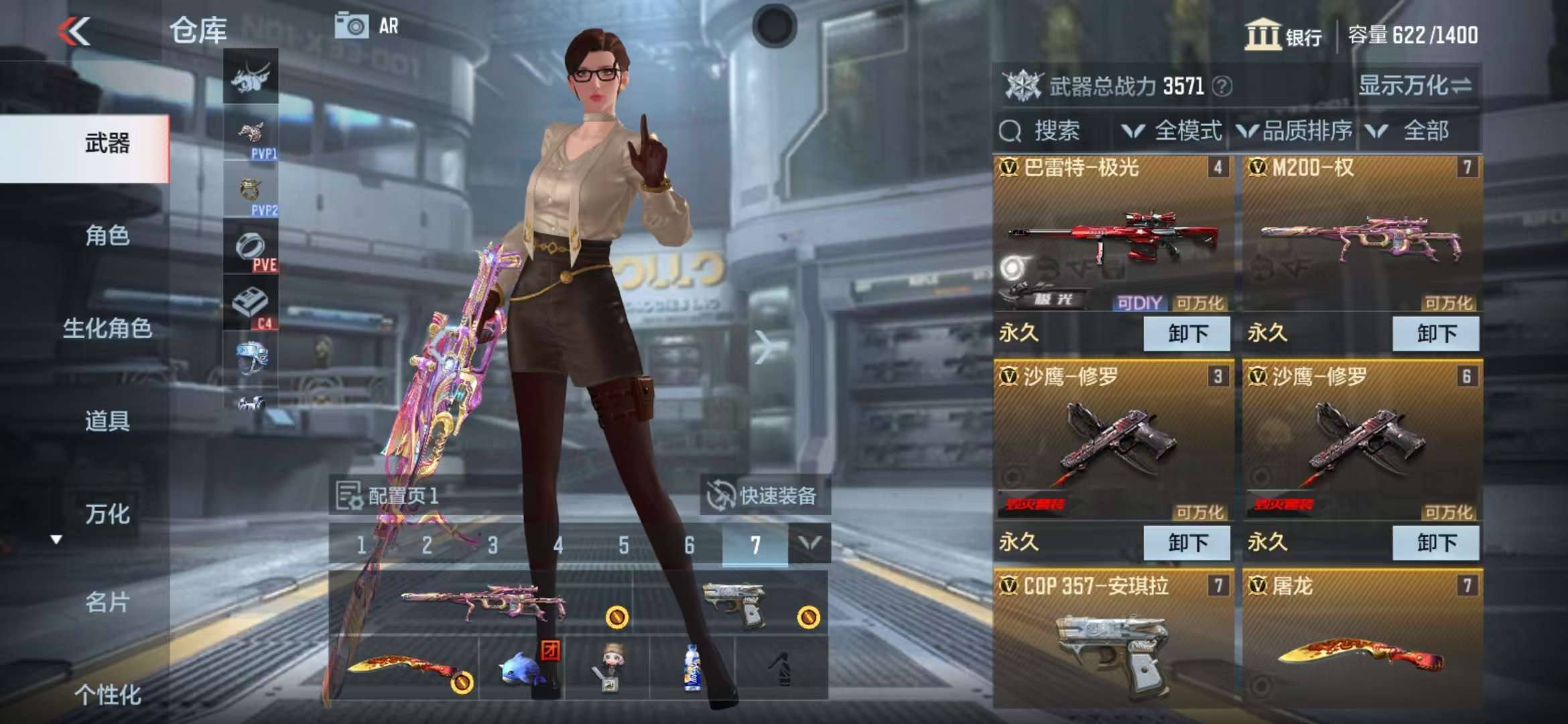Image resolution: width=1568 pixels, height=724 pixels.
Task: Unequip the 巴雷特-极光 with 卸下
Action: tap(1187, 334)
